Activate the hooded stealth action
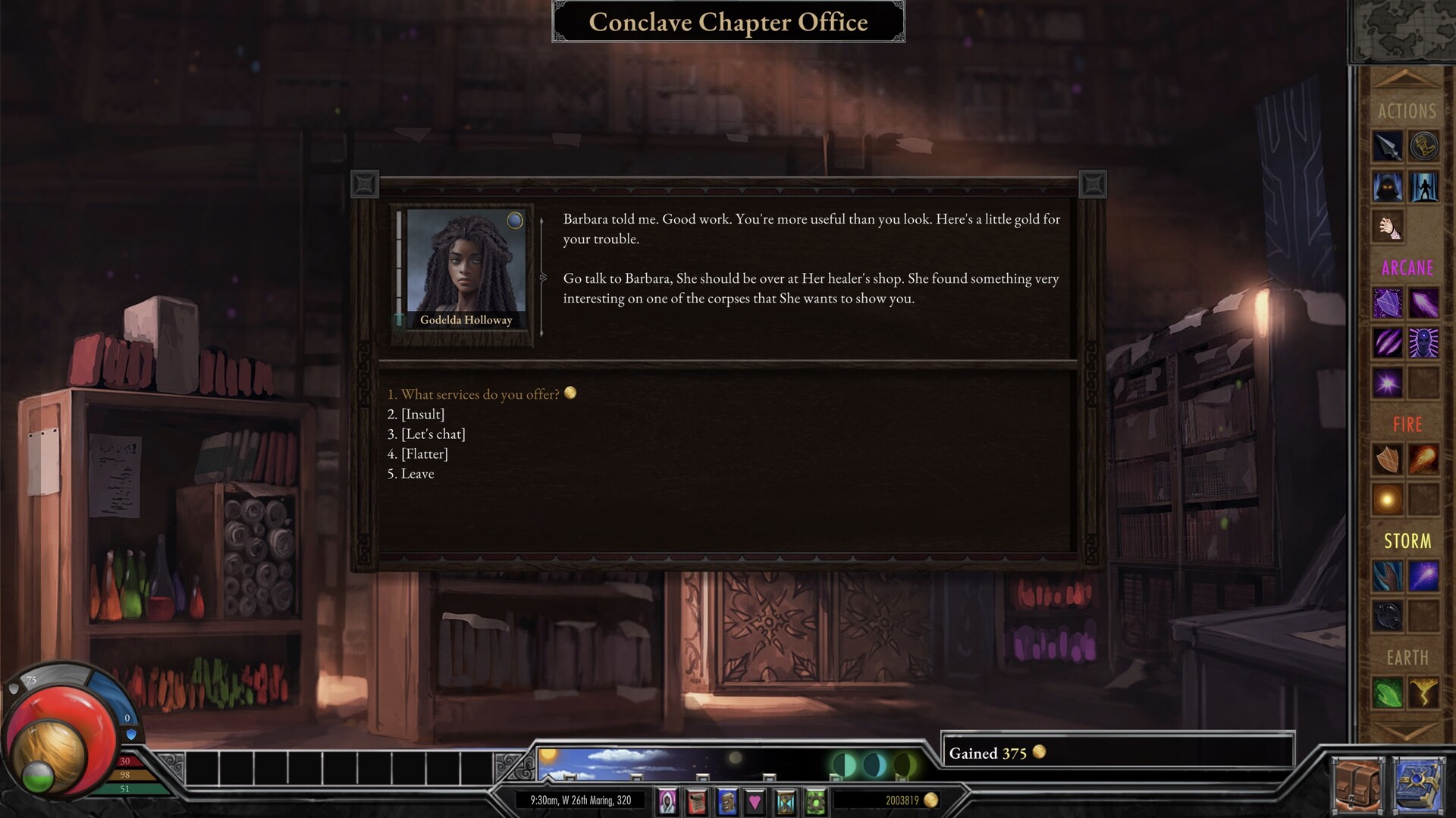 [x=1388, y=187]
